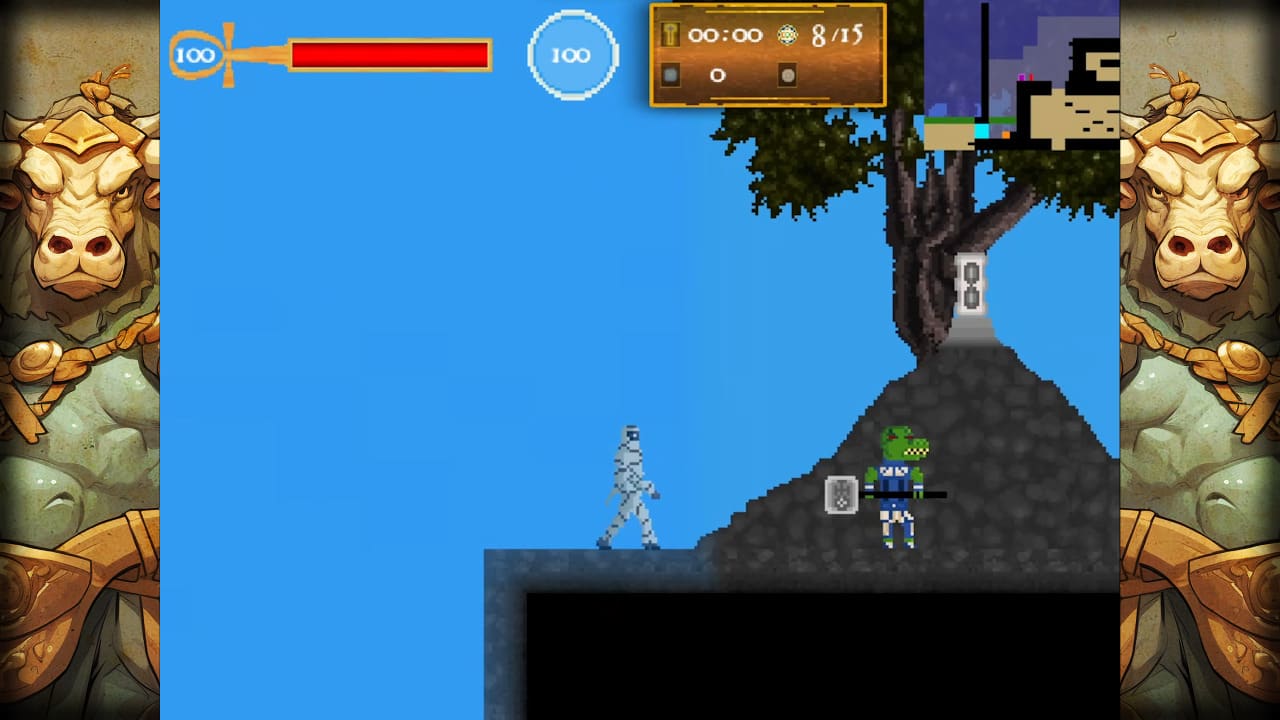The image size is (1280, 720).
Task: Expand the HUD stats panel
Action: [767, 55]
